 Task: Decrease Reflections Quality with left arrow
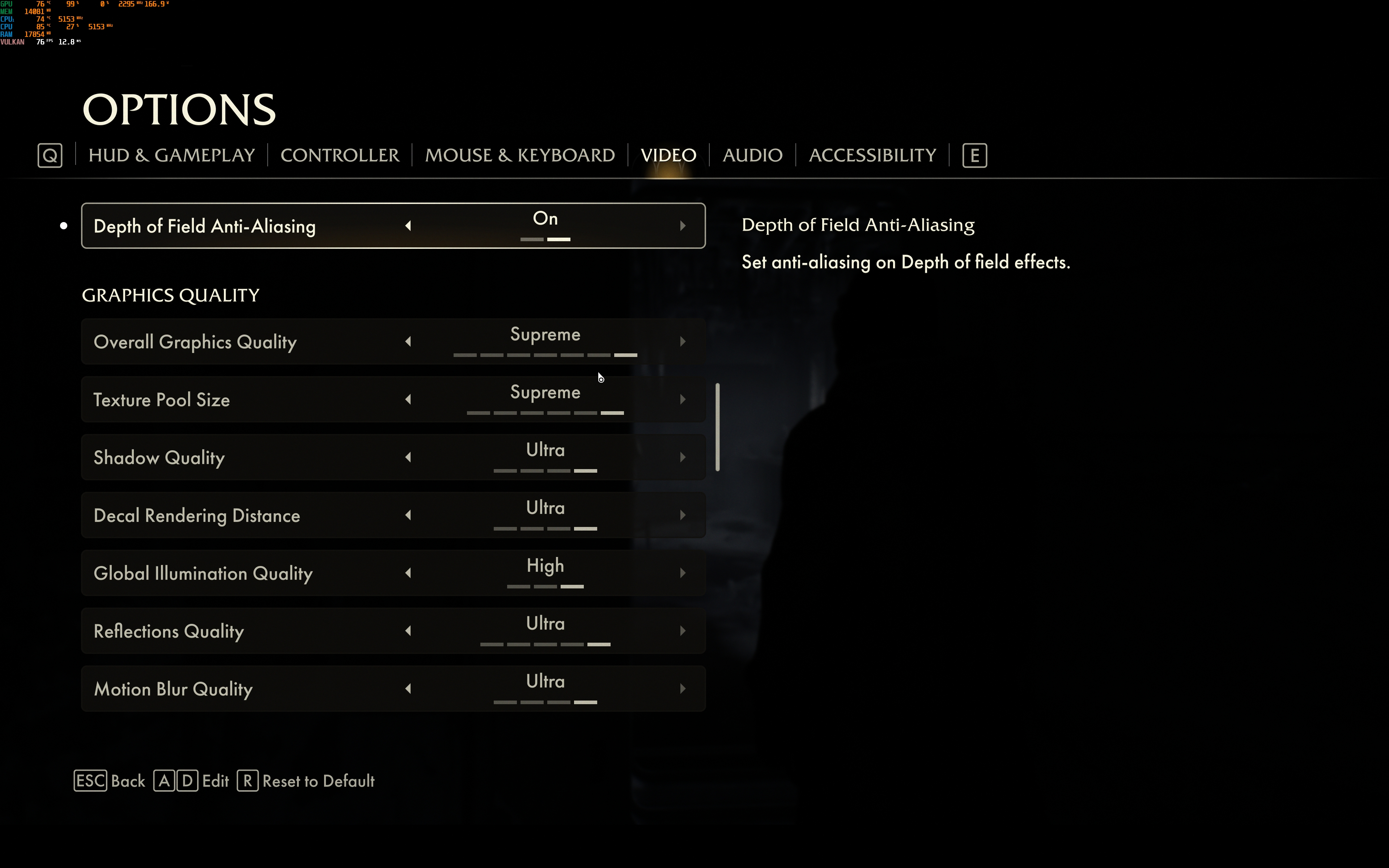click(x=408, y=631)
